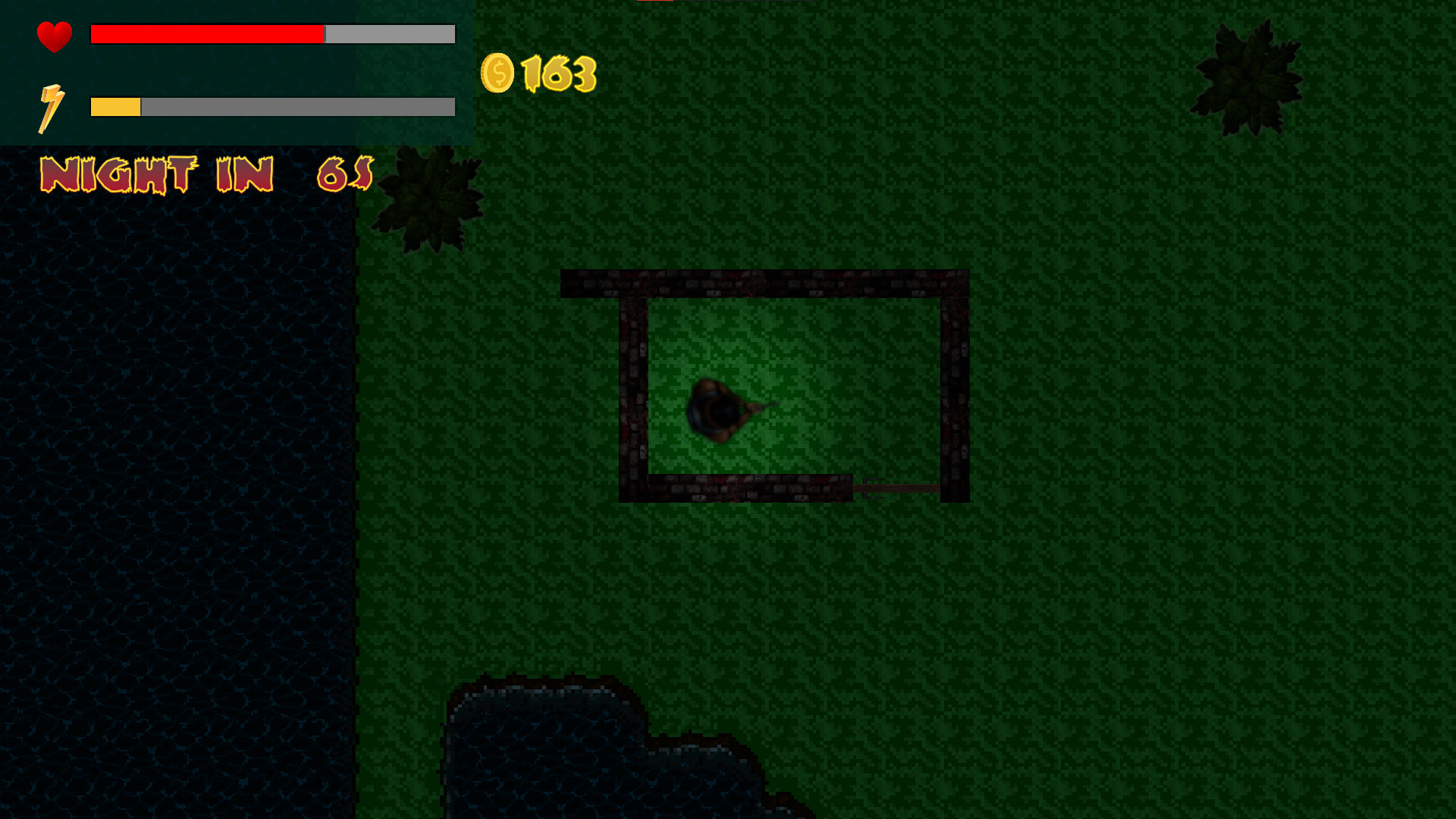Select the yellow lightning energy icon
Viewport: 1456px width, 819px height.
pyautogui.click(x=51, y=106)
